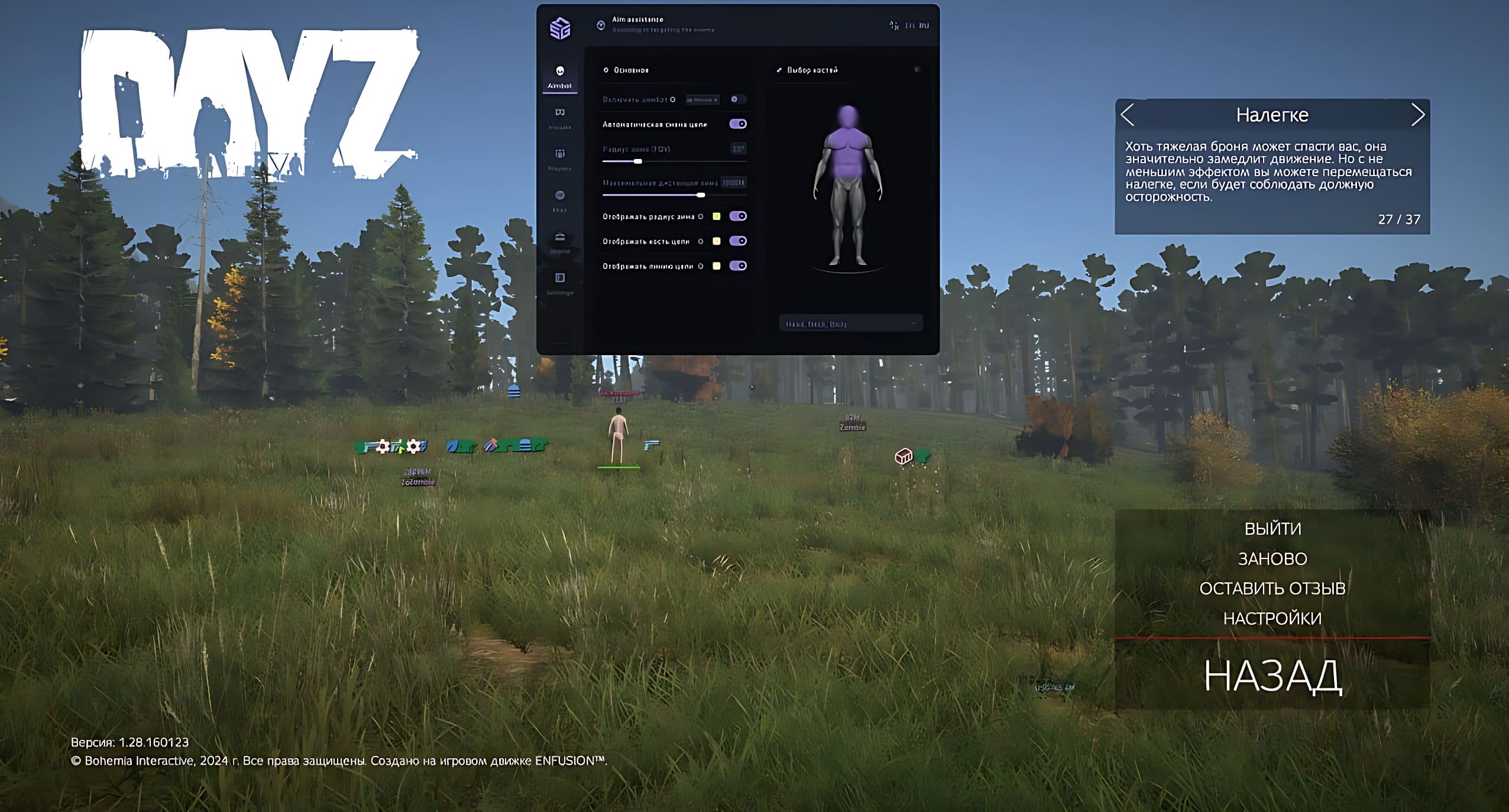Open the Head, Neck, Body bones dropdown
The width and height of the screenshot is (1509, 812).
[x=850, y=323]
